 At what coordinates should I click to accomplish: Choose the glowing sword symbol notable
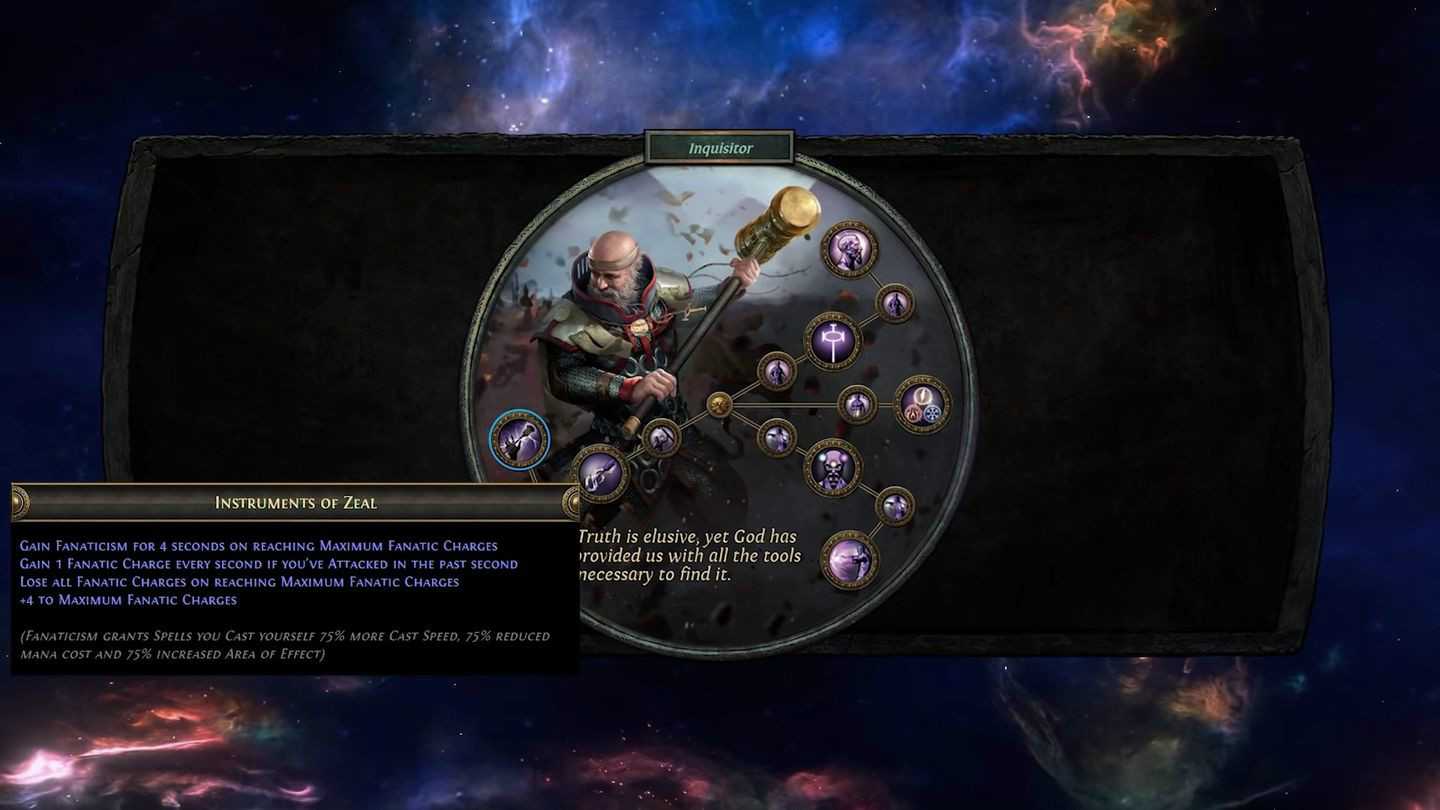pyautogui.click(x=832, y=341)
